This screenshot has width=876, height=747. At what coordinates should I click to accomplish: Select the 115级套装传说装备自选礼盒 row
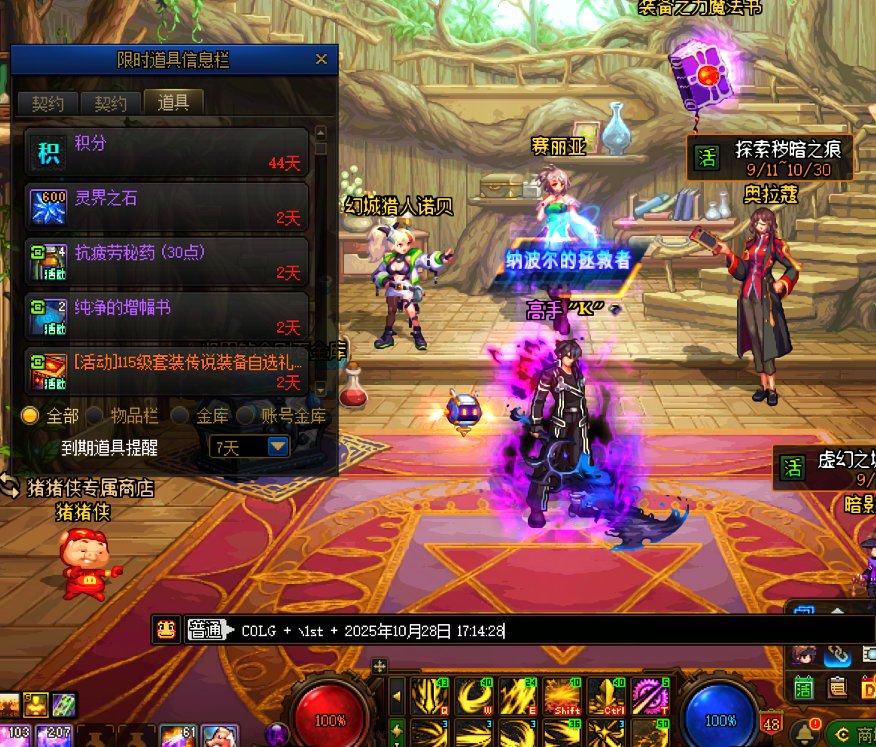pos(166,370)
